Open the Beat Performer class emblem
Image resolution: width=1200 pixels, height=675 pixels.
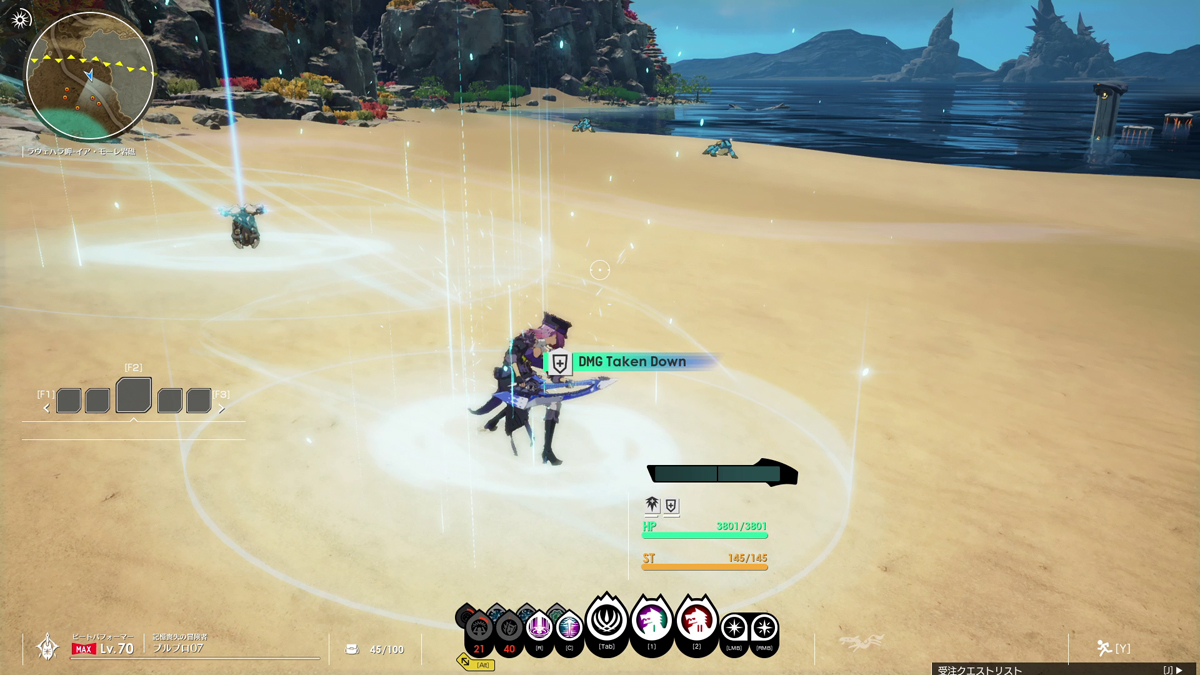(x=47, y=647)
